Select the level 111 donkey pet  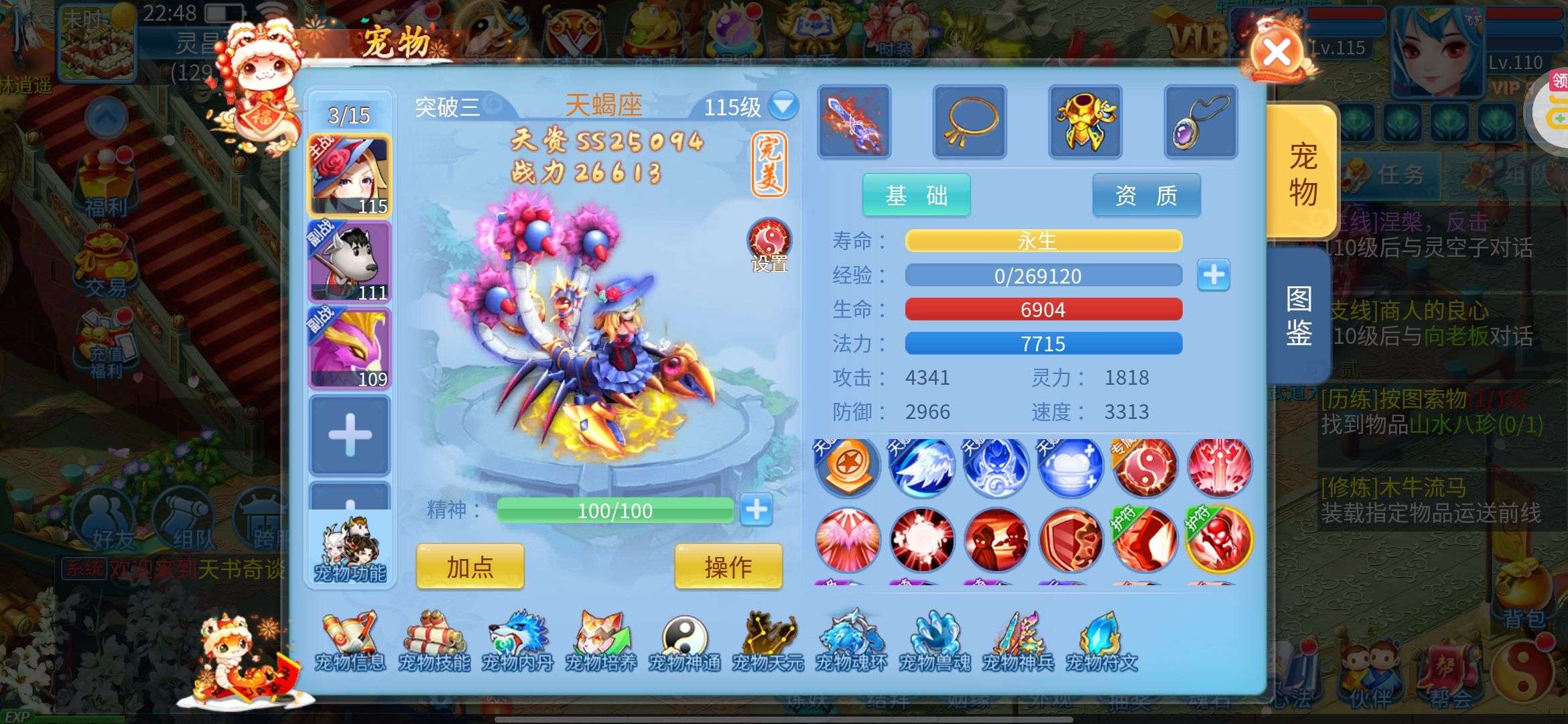[x=349, y=263]
